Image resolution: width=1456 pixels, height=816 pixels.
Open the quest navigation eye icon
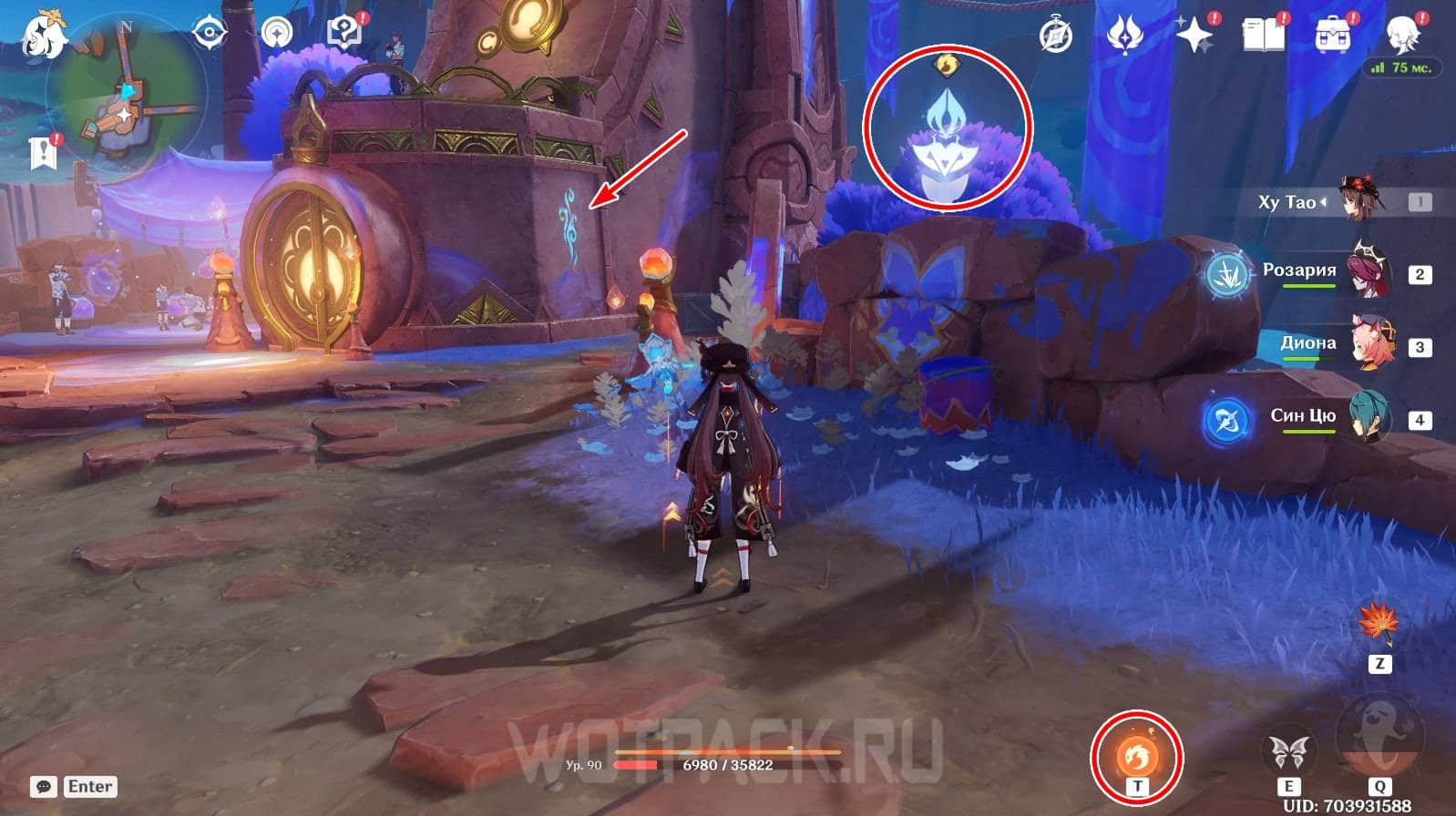[210, 34]
